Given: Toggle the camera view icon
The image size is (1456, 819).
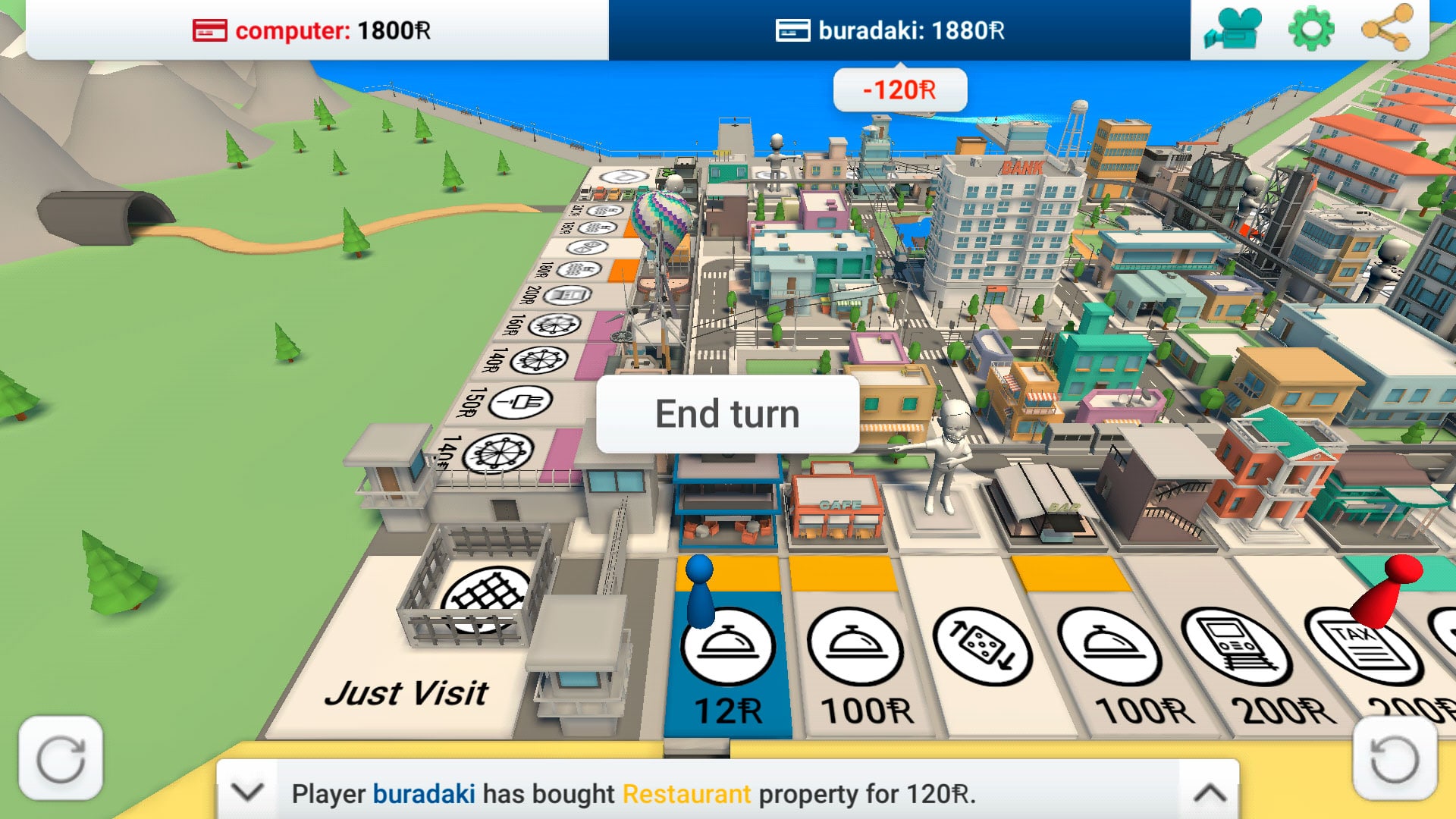Looking at the screenshot, I should (1233, 30).
